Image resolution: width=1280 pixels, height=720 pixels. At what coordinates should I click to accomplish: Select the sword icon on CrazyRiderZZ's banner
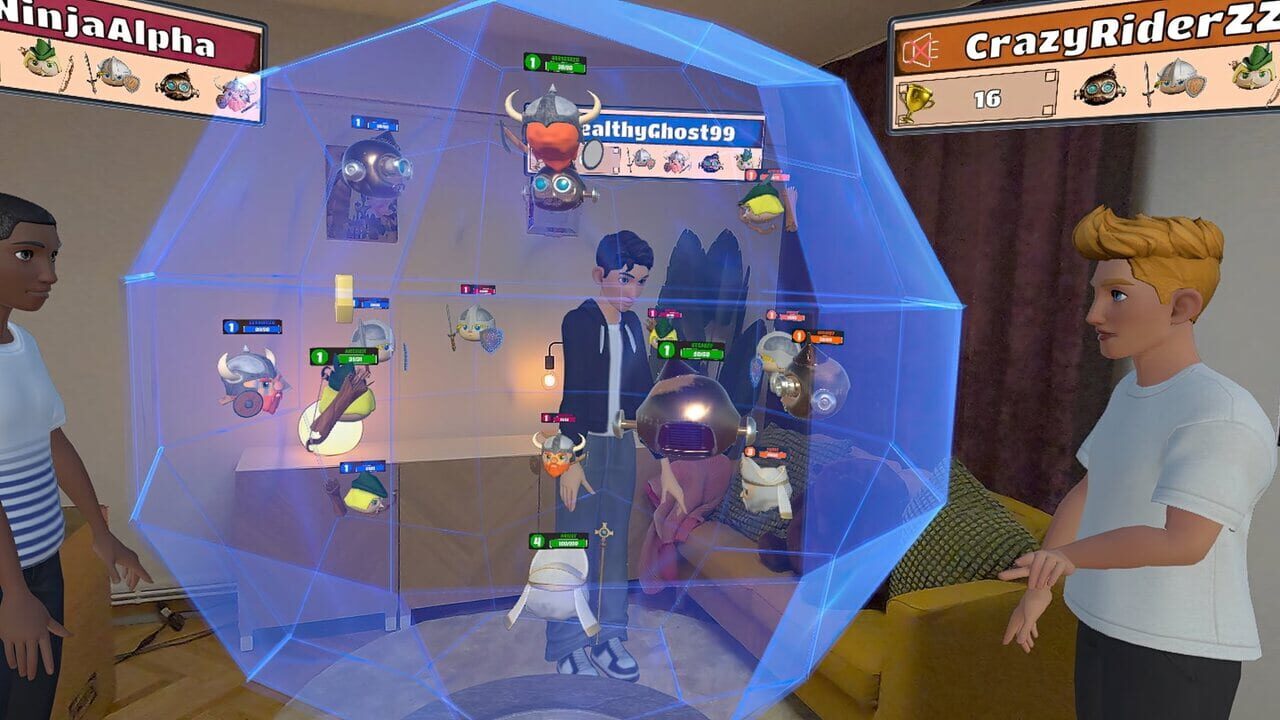coord(1146,84)
